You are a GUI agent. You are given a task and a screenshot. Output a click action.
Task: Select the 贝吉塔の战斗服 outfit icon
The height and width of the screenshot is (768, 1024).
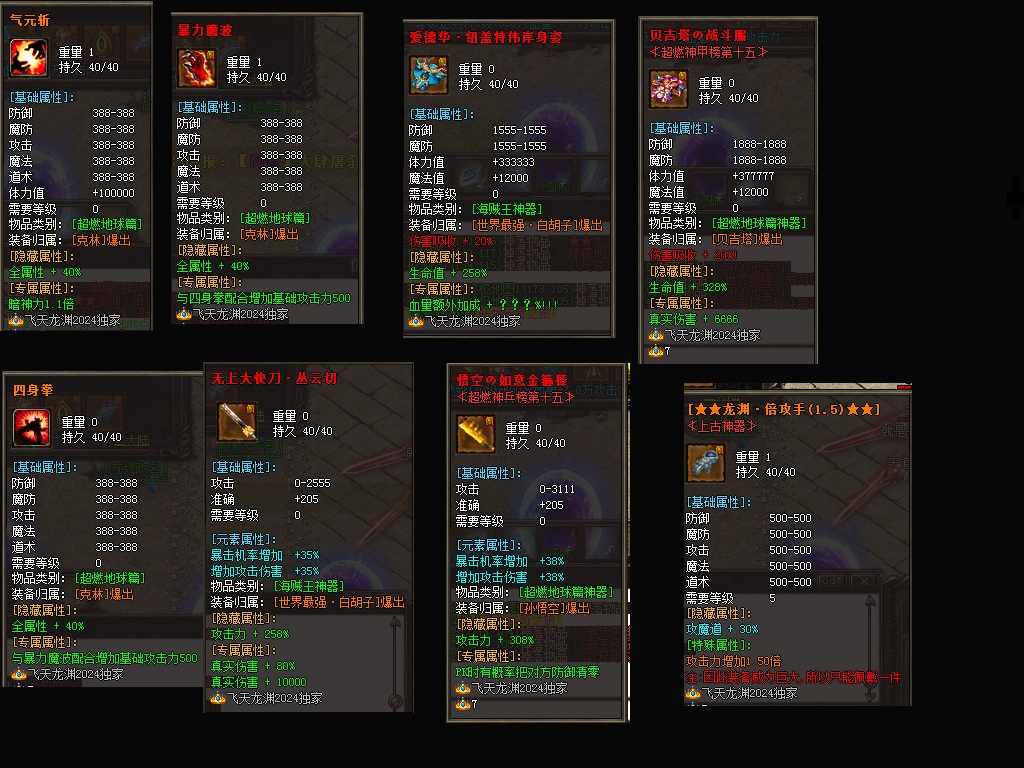[x=669, y=89]
